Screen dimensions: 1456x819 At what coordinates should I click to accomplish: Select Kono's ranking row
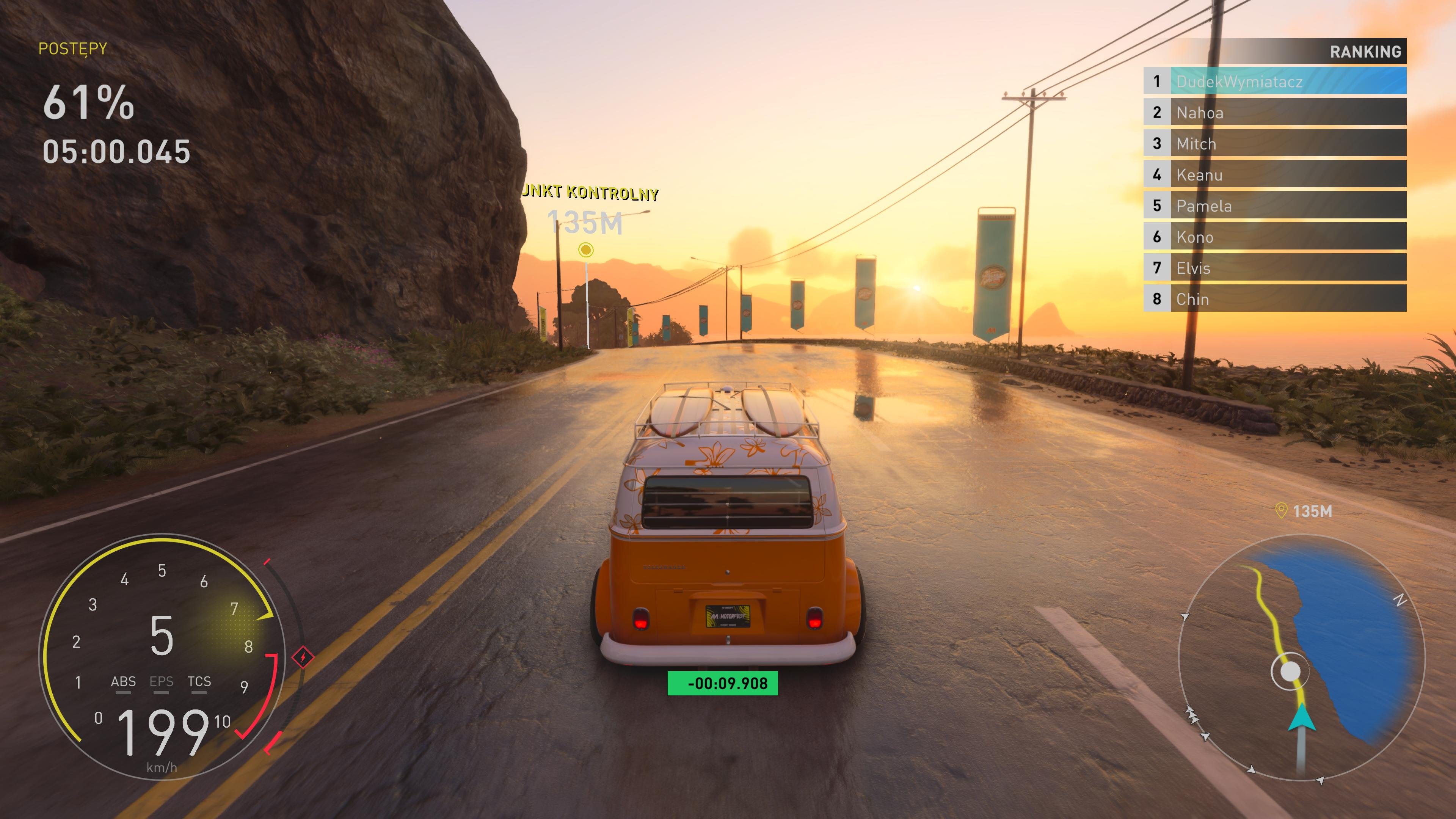1274,237
